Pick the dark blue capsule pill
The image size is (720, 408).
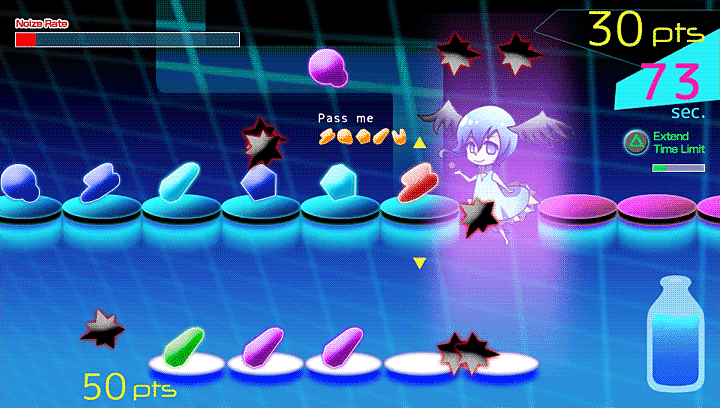(x=101, y=181)
